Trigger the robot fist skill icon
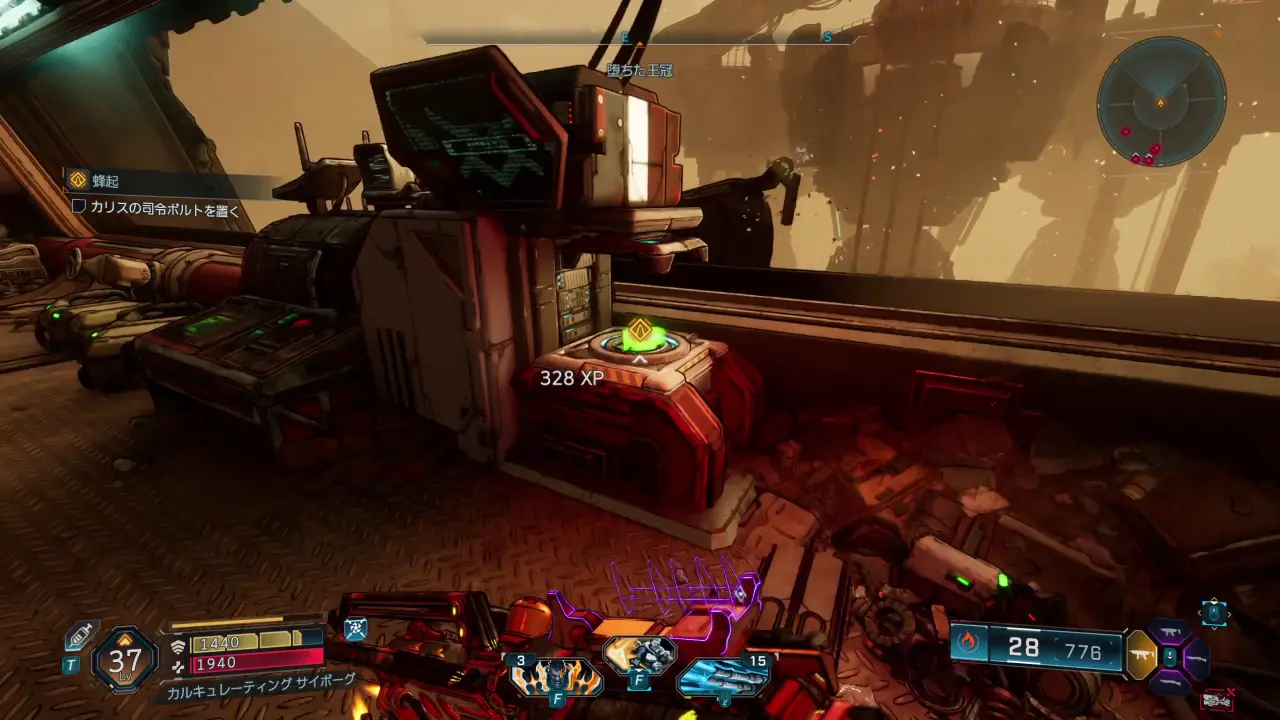This screenshot has width=1280, height=720. tap(639, 655)
